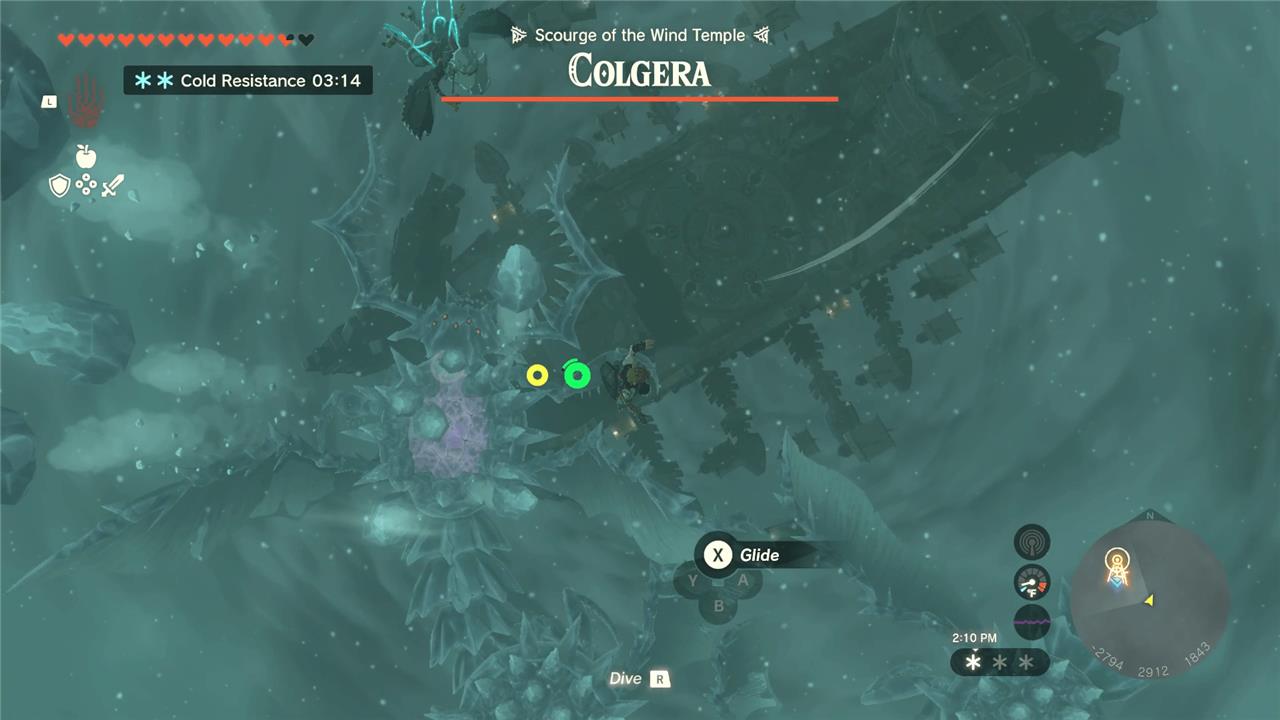
Task: Select the sword weapon icon
Action: tap(111, 185)
